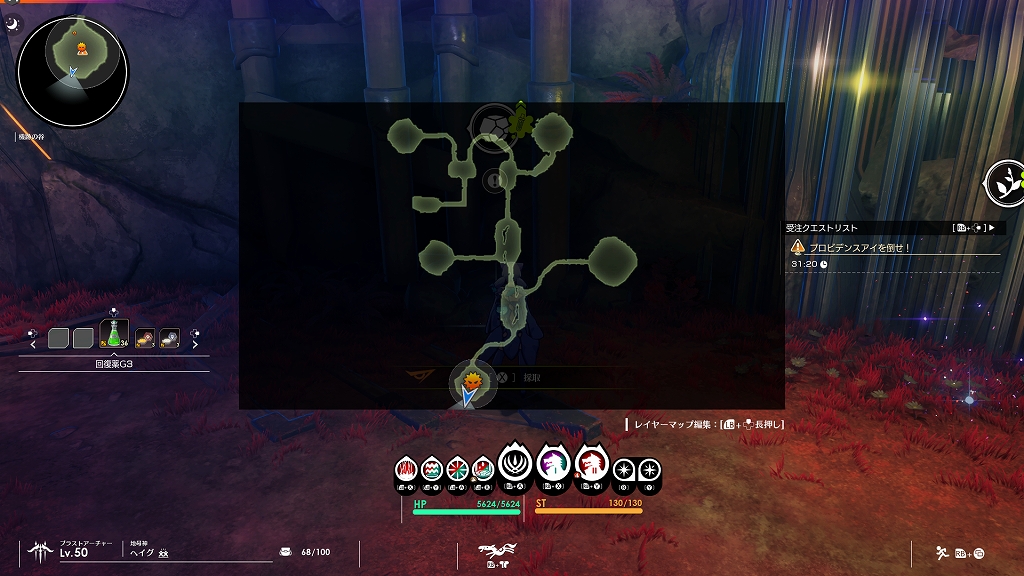Click the white leaf emblem icon at right edge
Image resolution: width=1024 pixels, height=576 pixels.
pyautogui.click(x=1003, y=182)
